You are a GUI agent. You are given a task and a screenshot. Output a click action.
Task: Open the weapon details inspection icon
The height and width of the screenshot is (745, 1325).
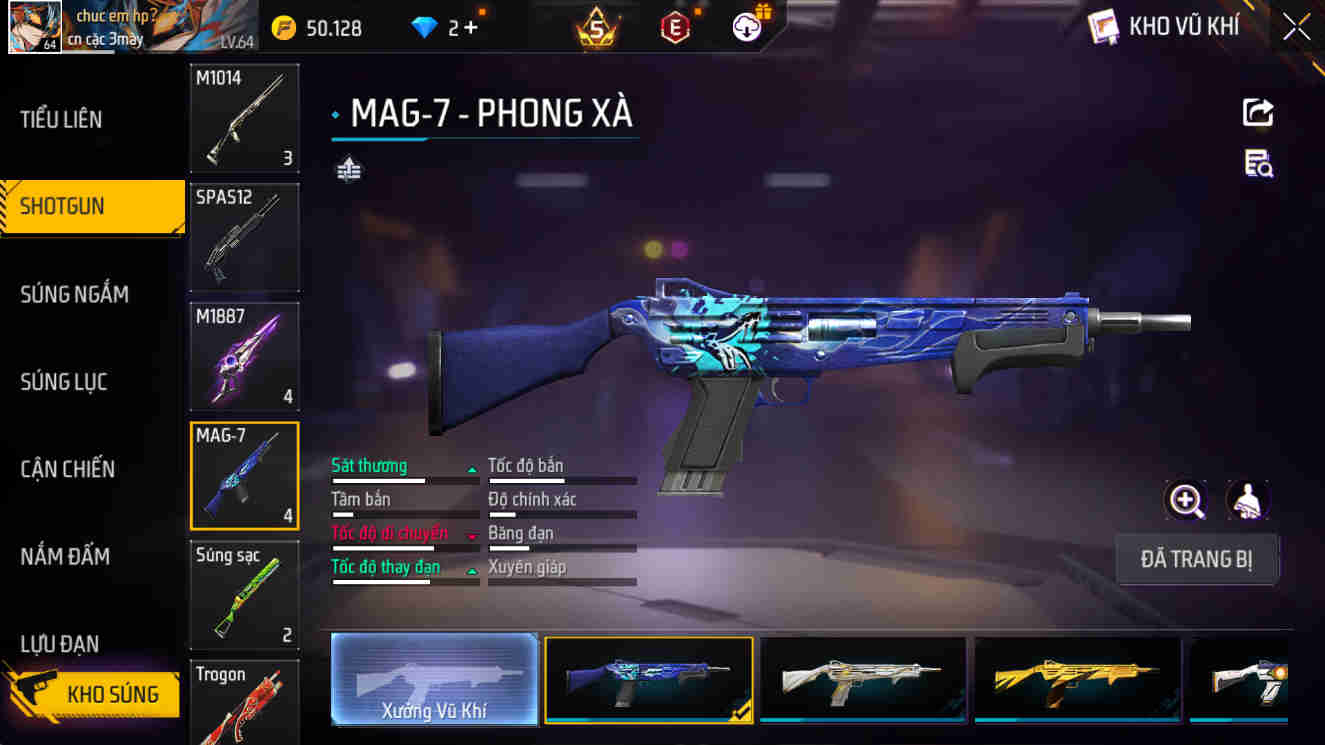1259,163
